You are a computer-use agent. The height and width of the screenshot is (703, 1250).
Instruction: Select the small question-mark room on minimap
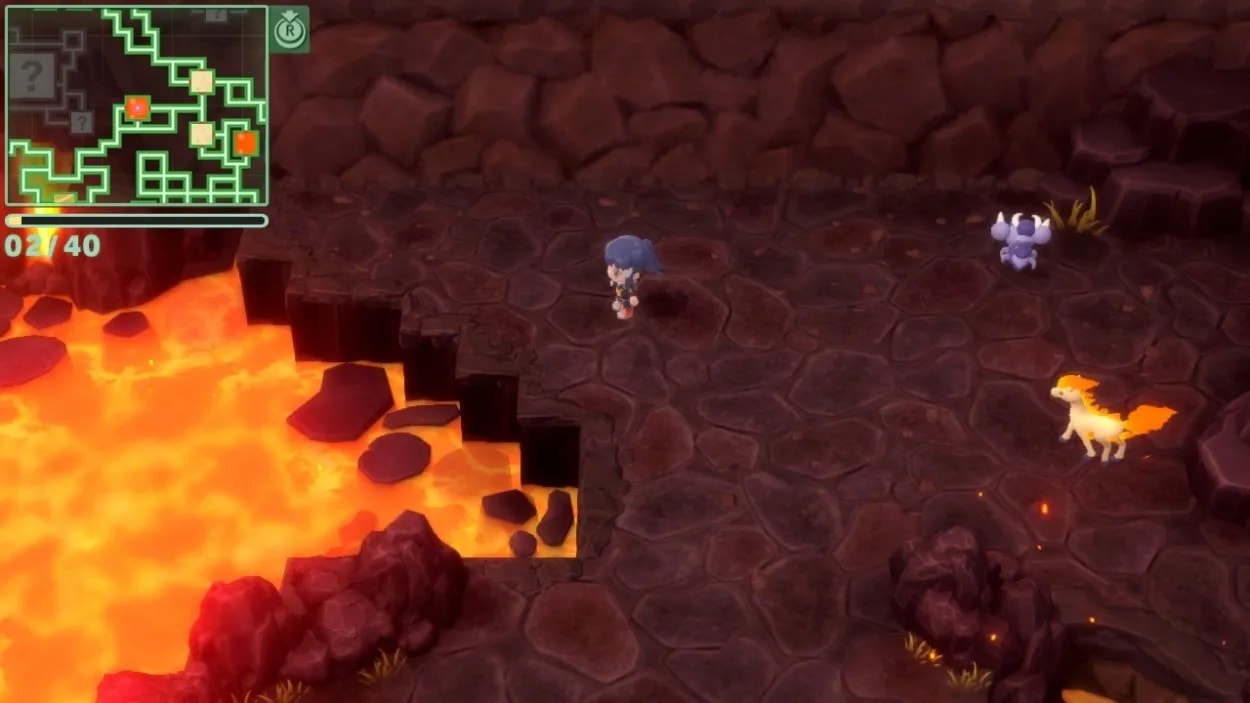[x=82, y=122]
